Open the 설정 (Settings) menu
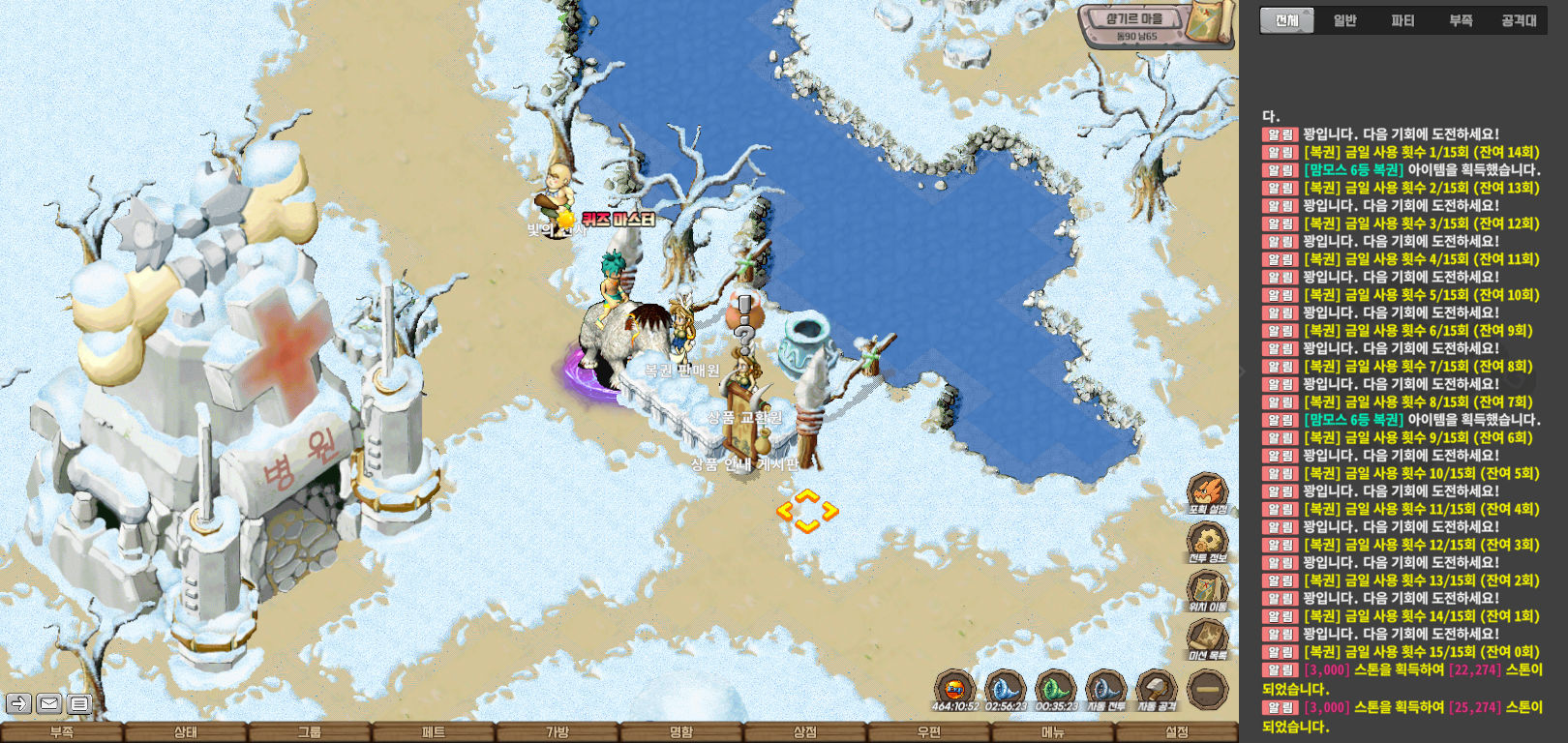The height and width of the screenshot is (743, 1568). point(1177,732)
